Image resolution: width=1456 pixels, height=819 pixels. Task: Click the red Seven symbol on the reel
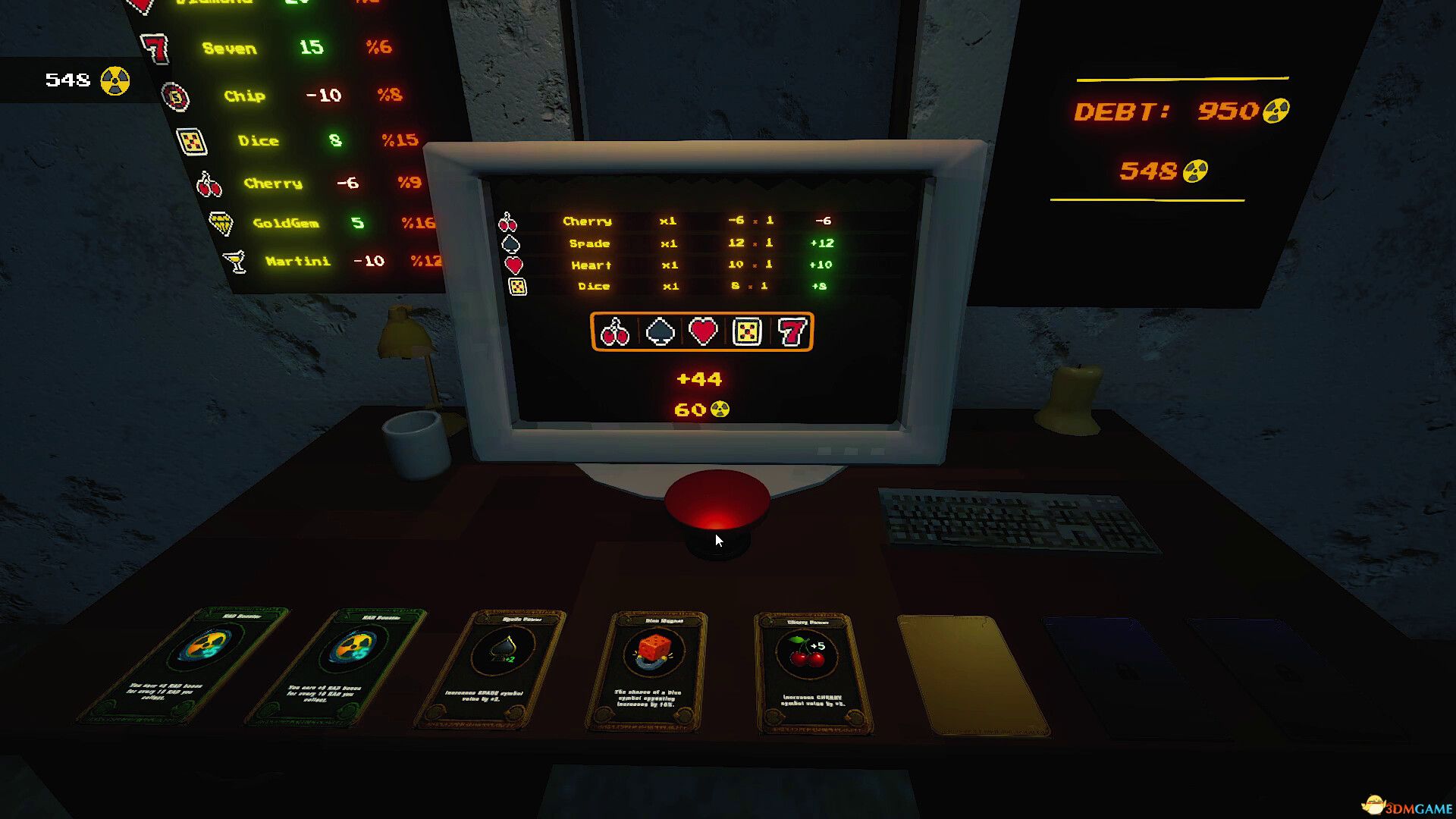tap(792, 332)
